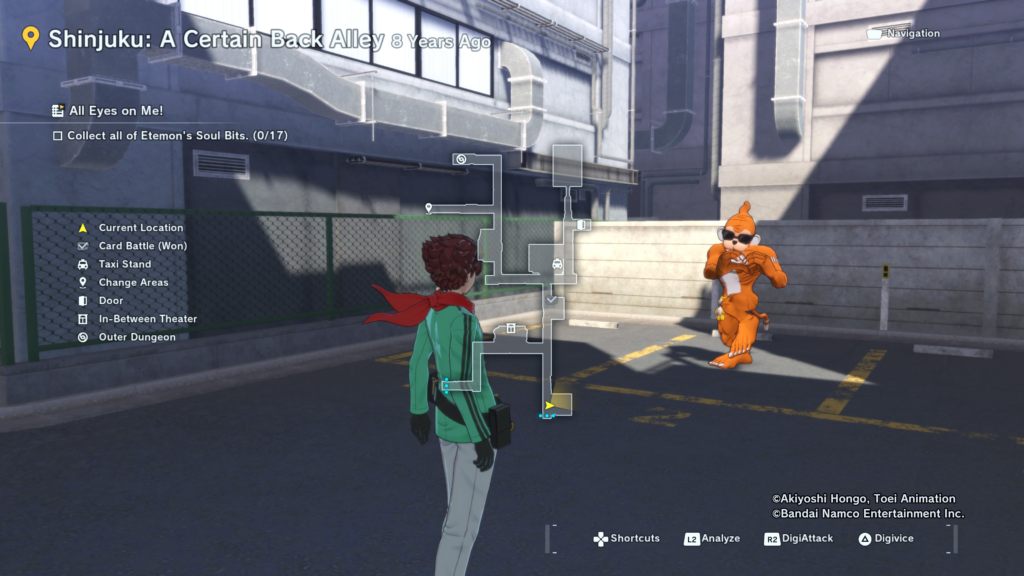Select the Card Battle (Won) legend entry
Screen dimensions: 1024x576
[142, 246]
